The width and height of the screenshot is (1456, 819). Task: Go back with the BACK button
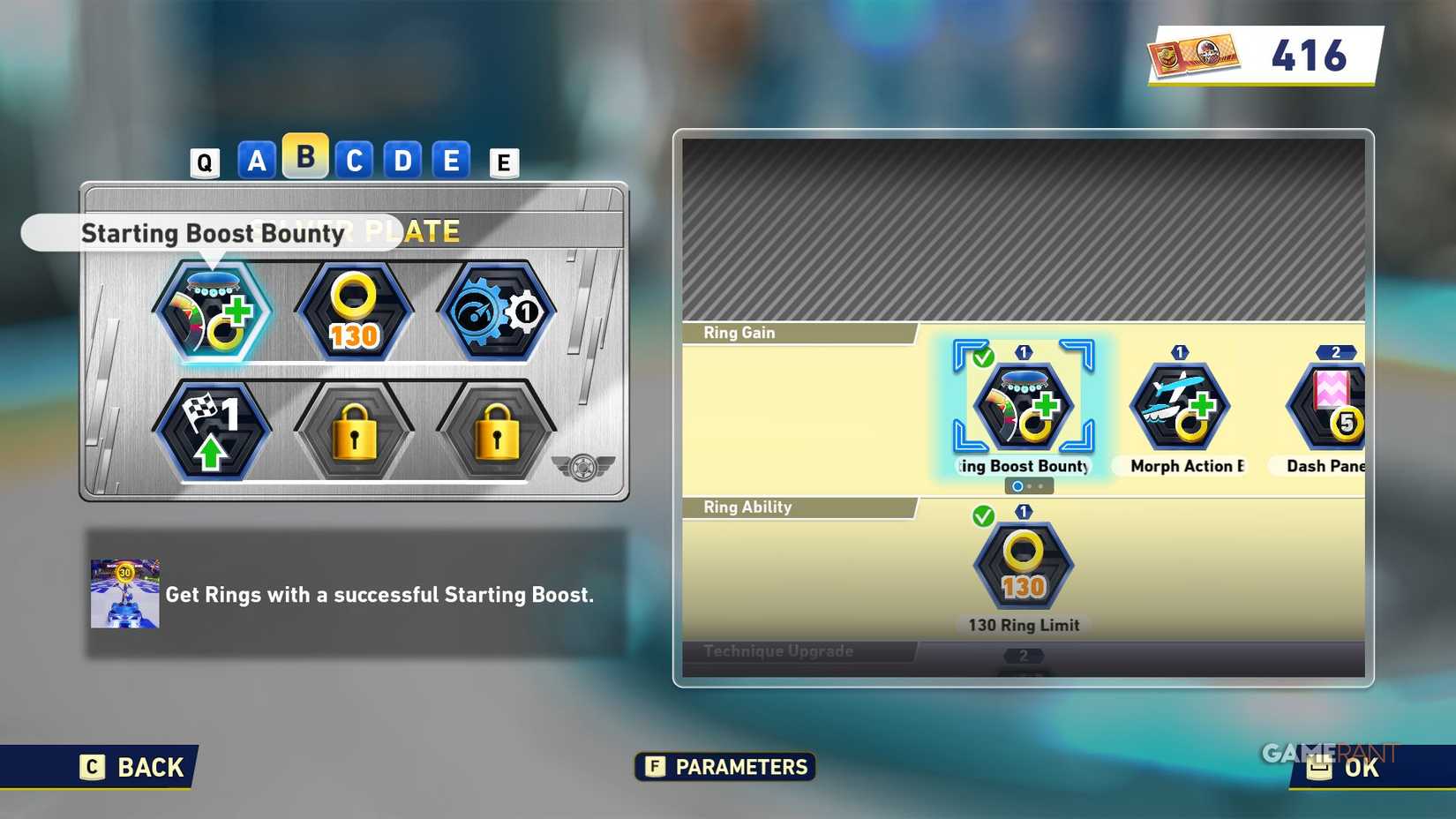tap(132, 767)
